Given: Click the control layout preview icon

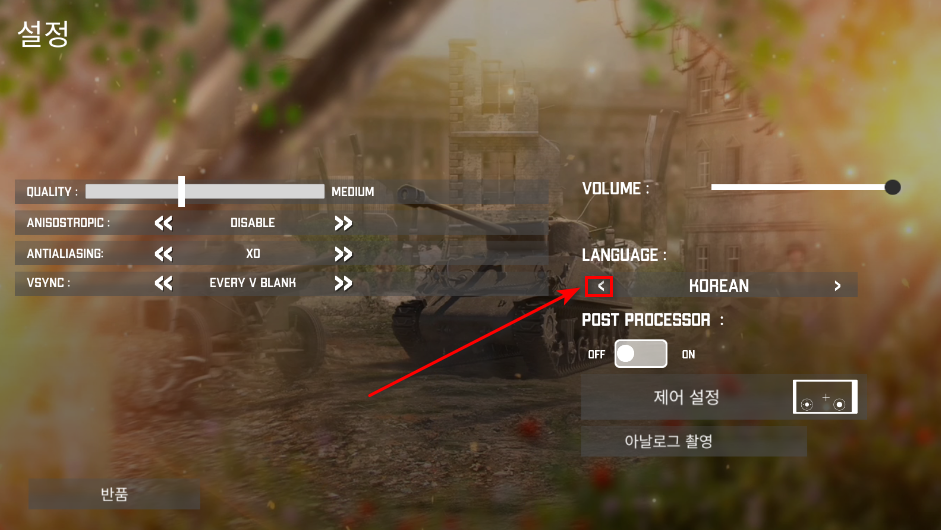Looking at the screenshot, I should (825, 398).
